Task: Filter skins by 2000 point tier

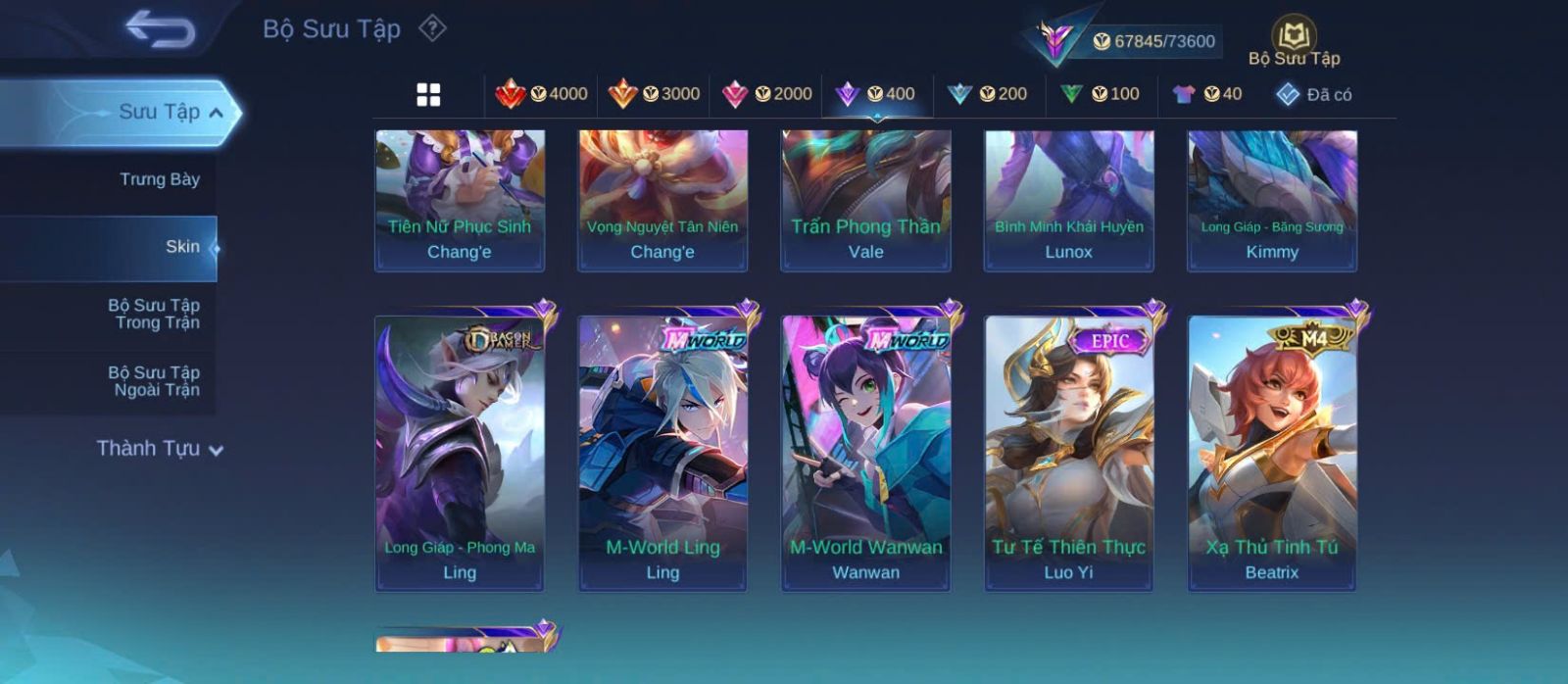Action: (767, 94)
